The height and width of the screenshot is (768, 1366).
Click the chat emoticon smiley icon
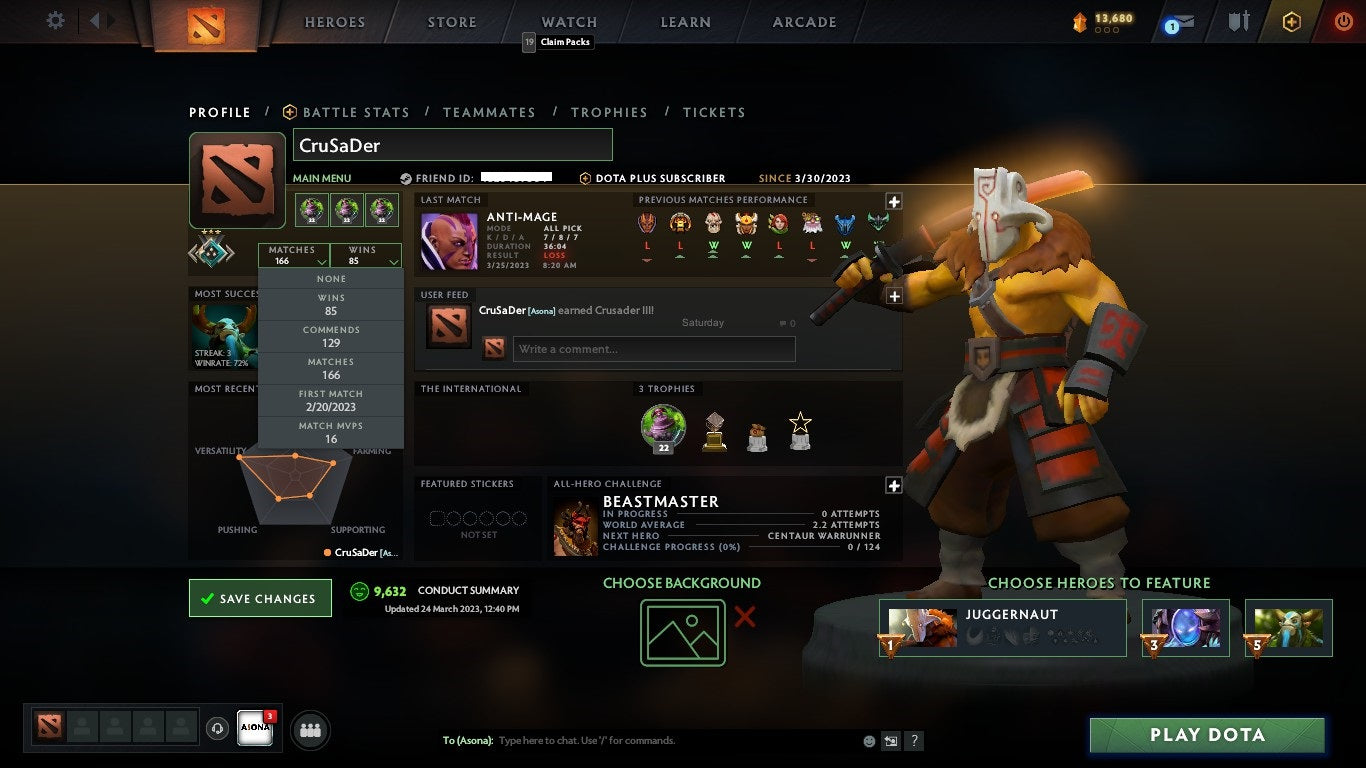click(869, 741)
